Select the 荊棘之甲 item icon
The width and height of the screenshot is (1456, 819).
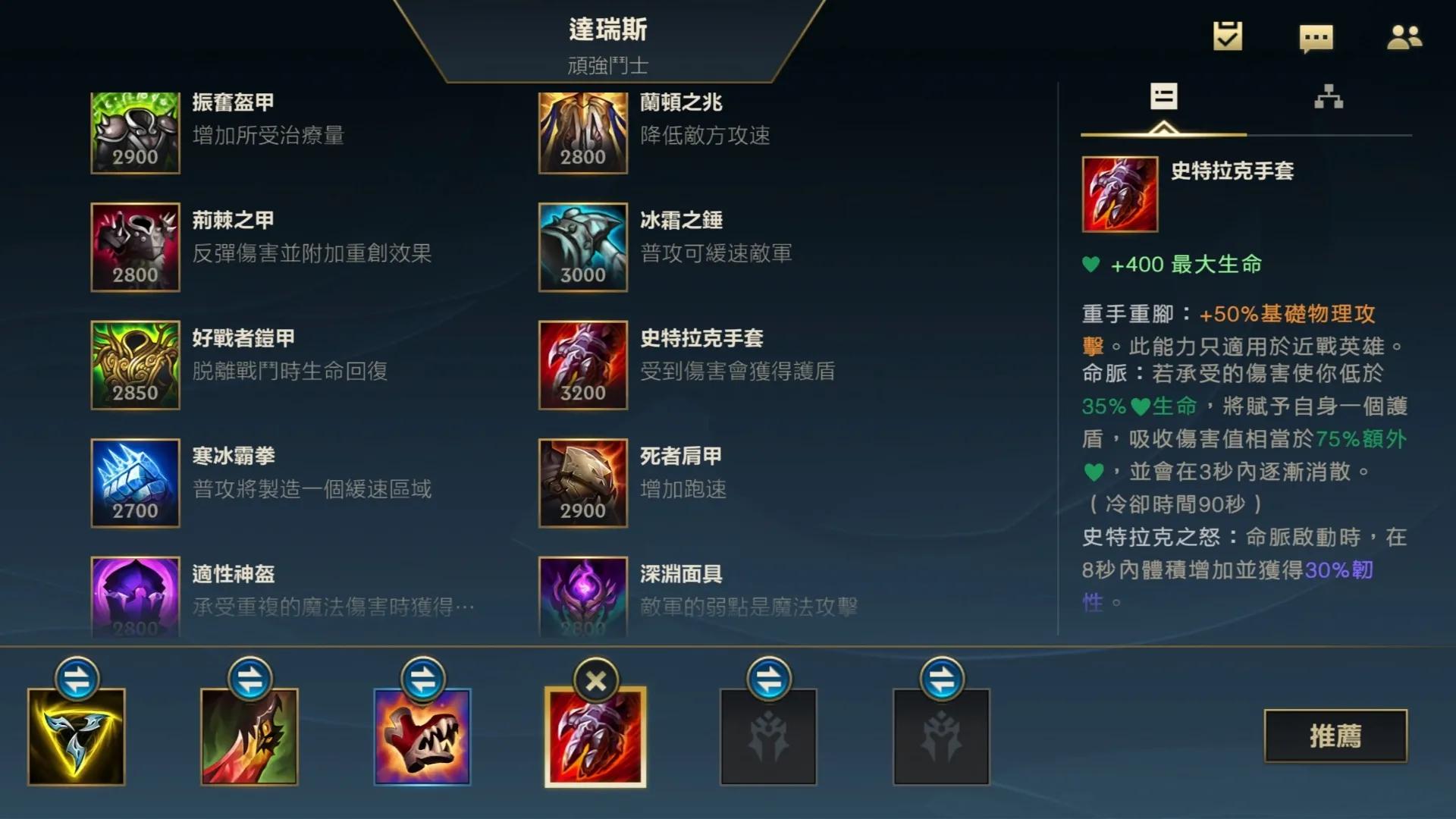point(134,248)
